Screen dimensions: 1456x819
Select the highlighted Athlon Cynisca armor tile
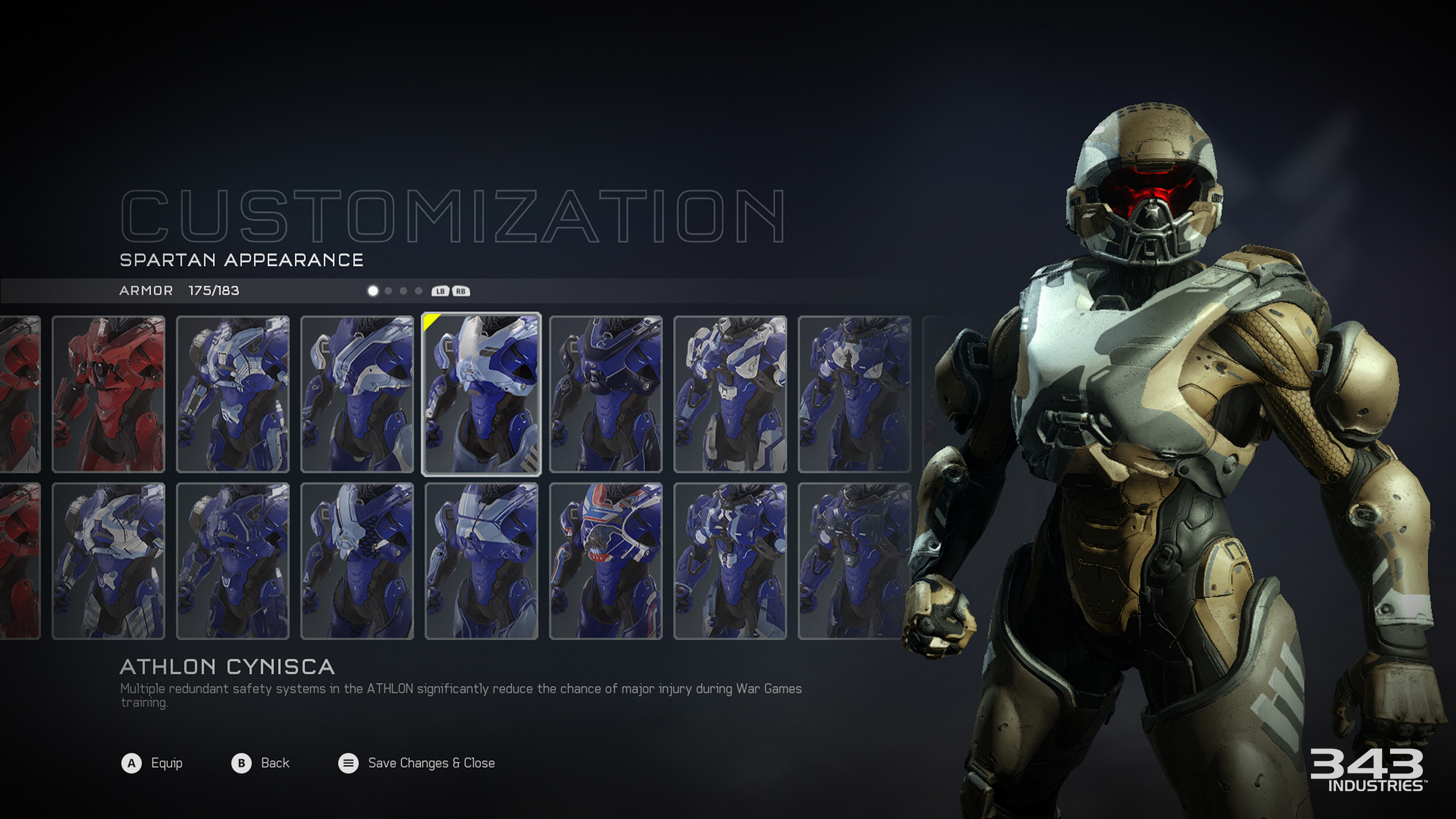coord(481,394)
